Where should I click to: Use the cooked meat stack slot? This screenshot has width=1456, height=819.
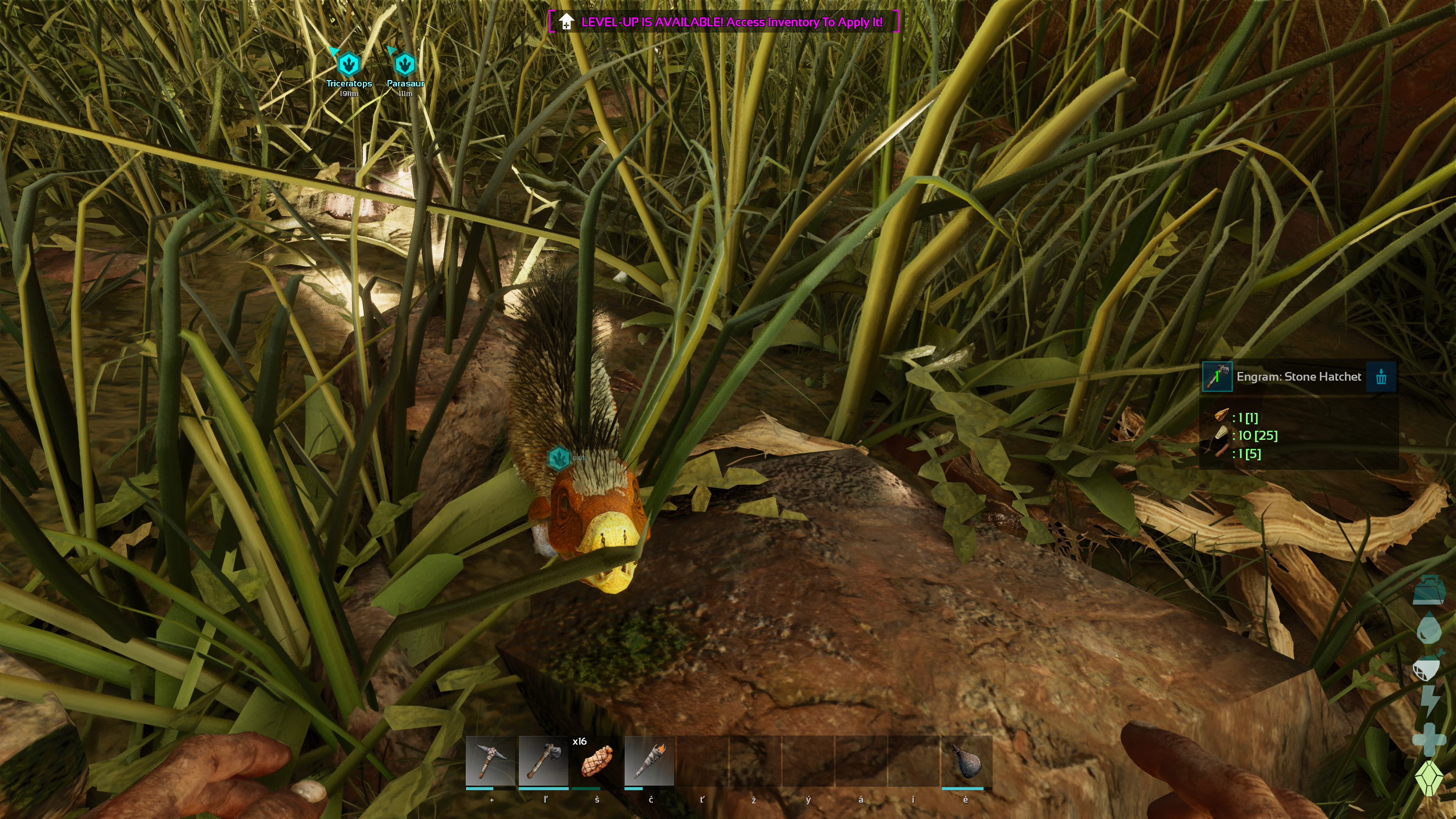click(x=596, y=761)
